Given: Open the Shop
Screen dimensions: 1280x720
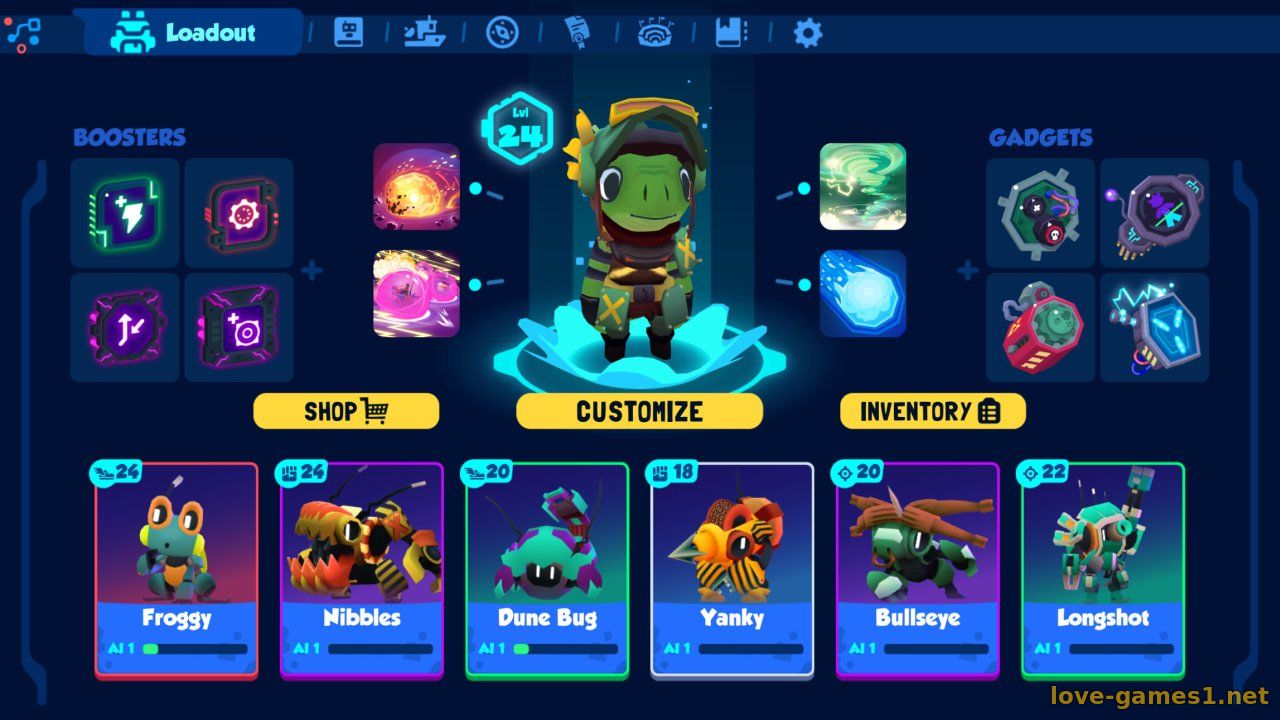Looking at the screenshot, I should [x=346, y=411].
